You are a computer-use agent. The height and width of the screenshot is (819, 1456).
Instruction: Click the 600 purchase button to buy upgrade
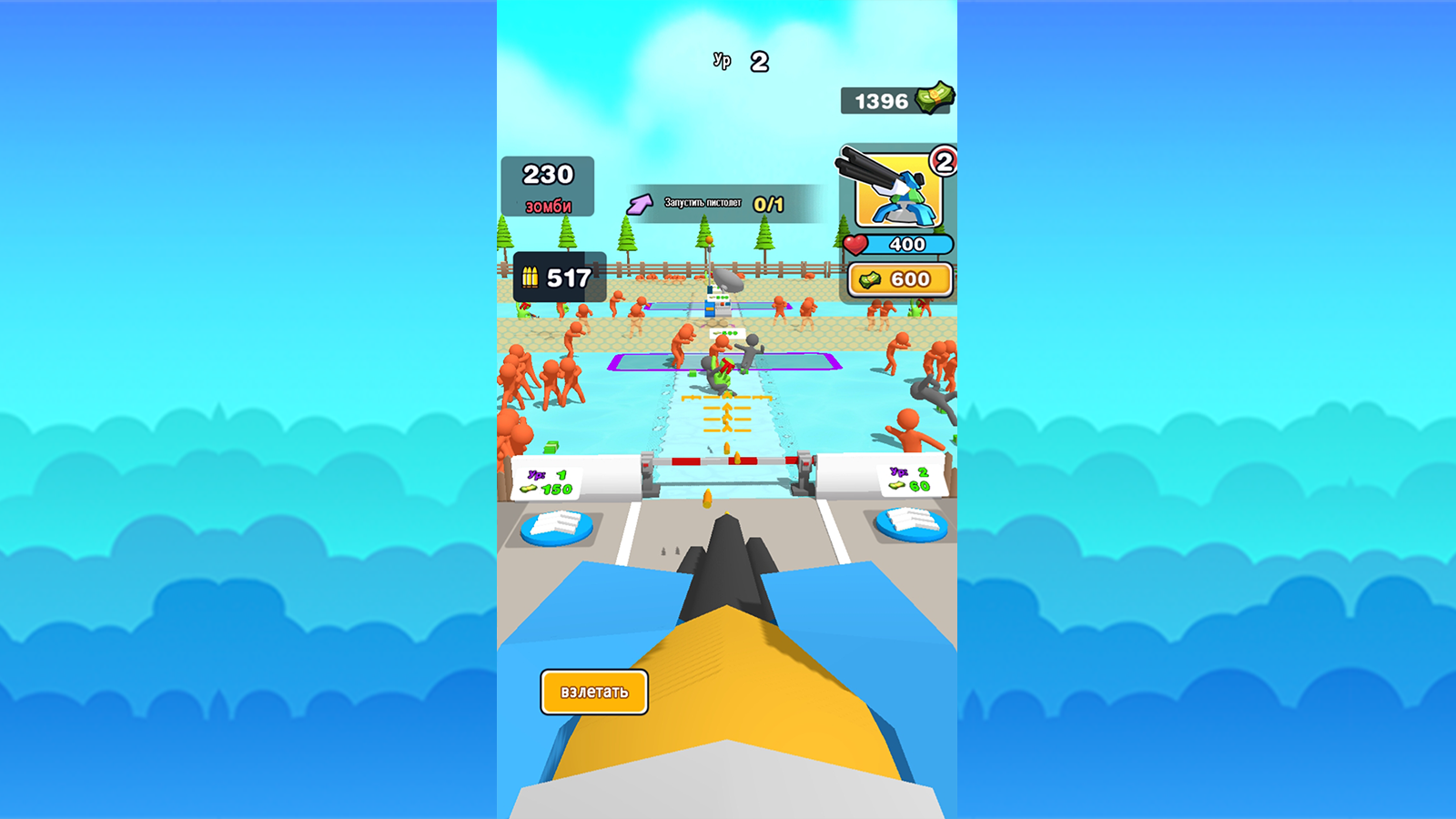(x=903, y=278)
